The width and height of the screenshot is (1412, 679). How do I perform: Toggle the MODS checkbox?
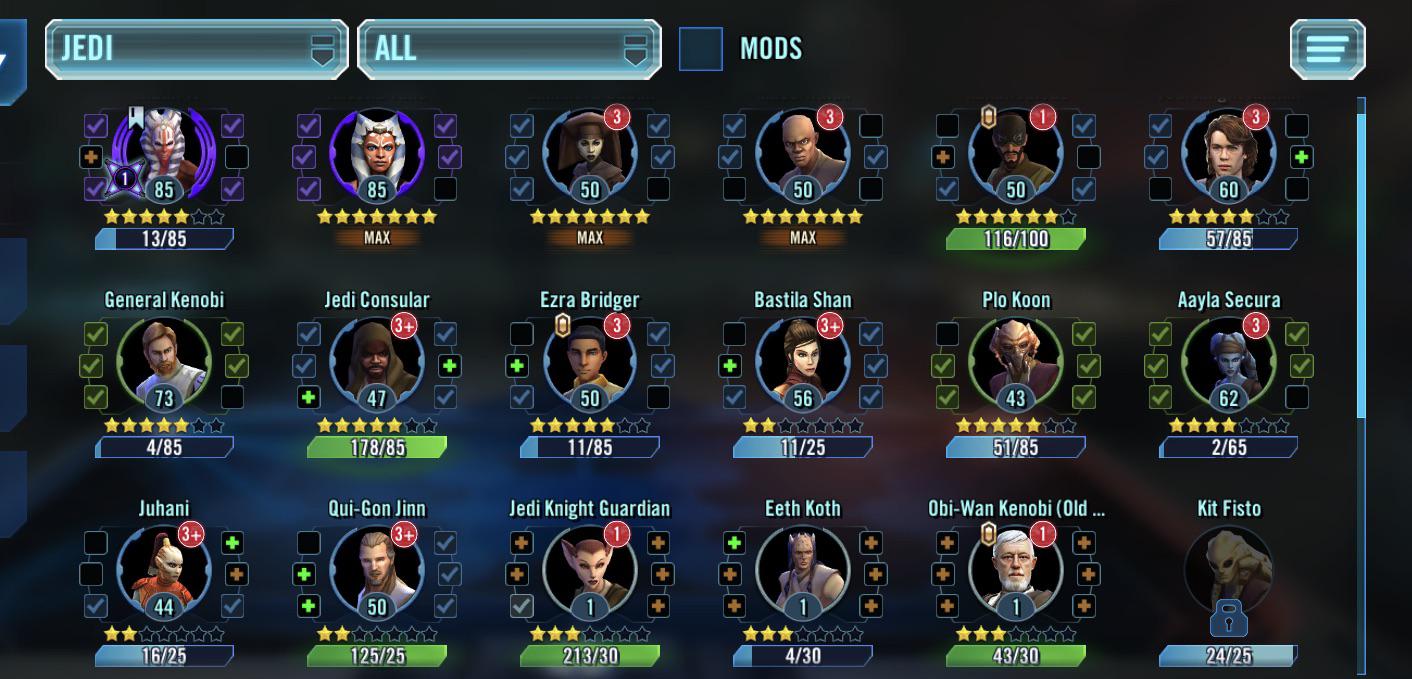coord(700,48)
